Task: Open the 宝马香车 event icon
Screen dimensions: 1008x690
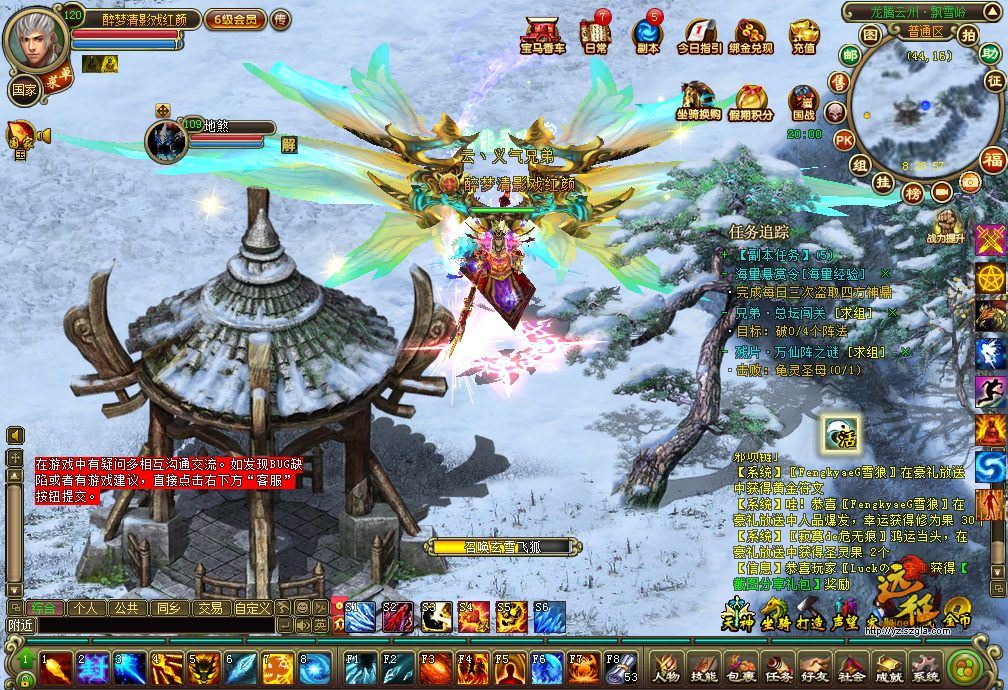Action: tap(544, 34)
